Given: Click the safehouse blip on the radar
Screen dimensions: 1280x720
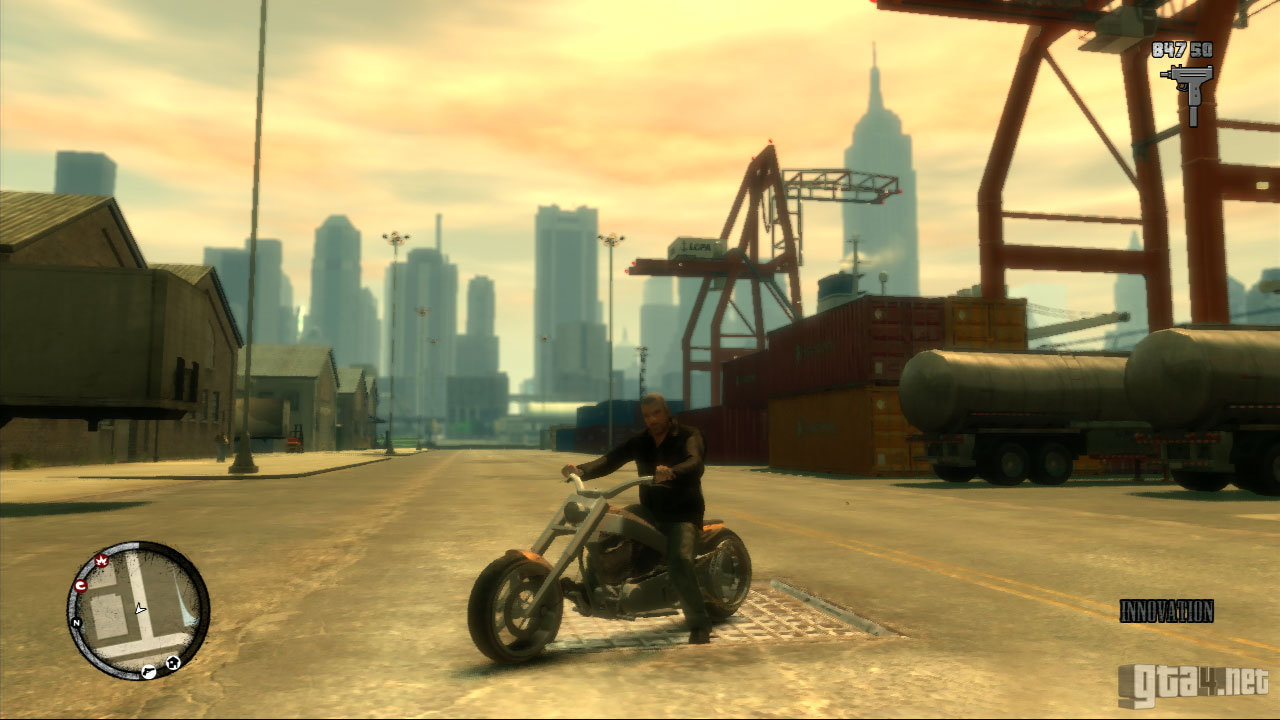Looking at the screenshot, I should coord(172,662).
